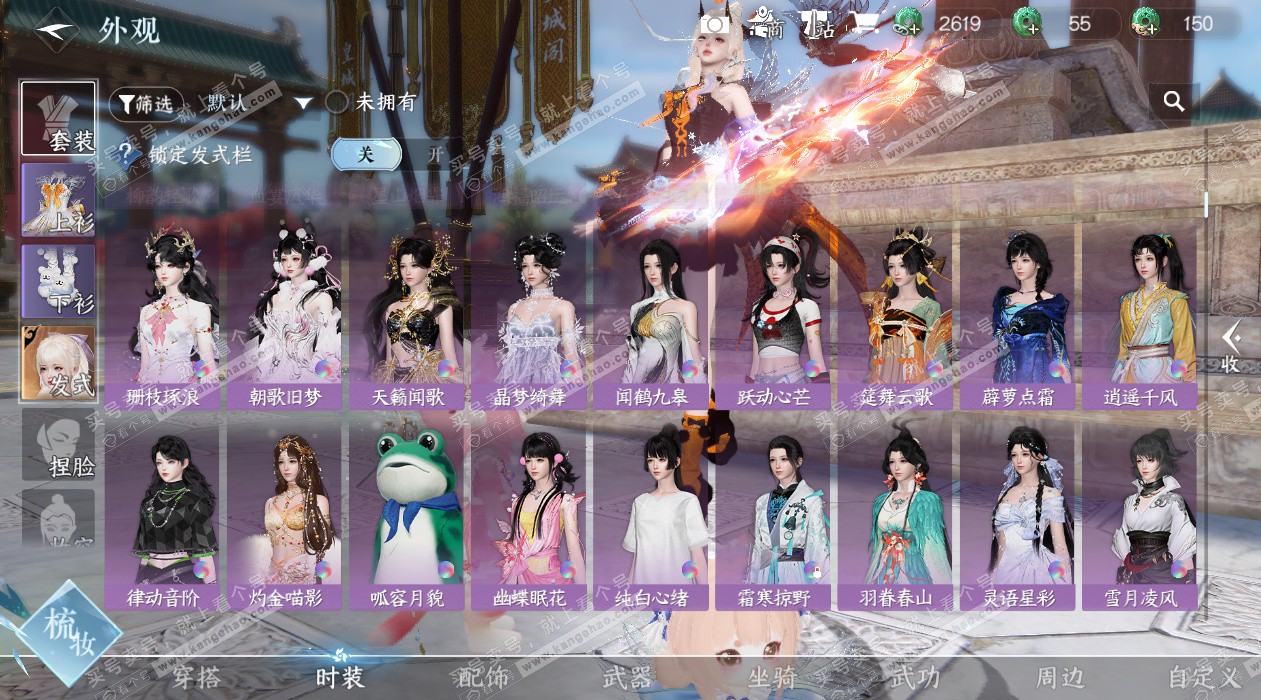
Task: Switch the 锁定发式栏 toggle
Action: click(x=398, y=154)
